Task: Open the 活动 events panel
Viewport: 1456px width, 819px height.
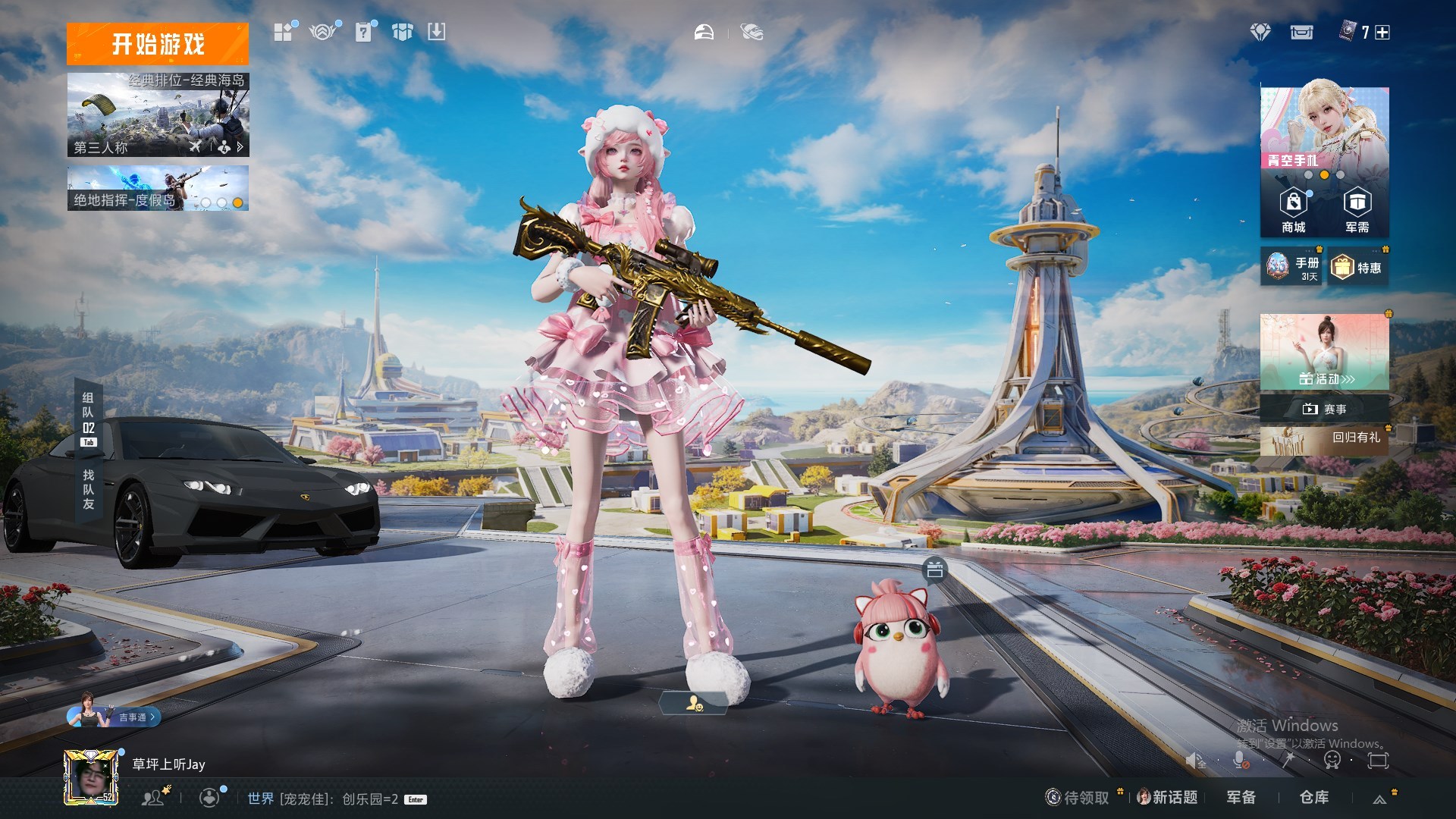Action: pos(1324,352)
